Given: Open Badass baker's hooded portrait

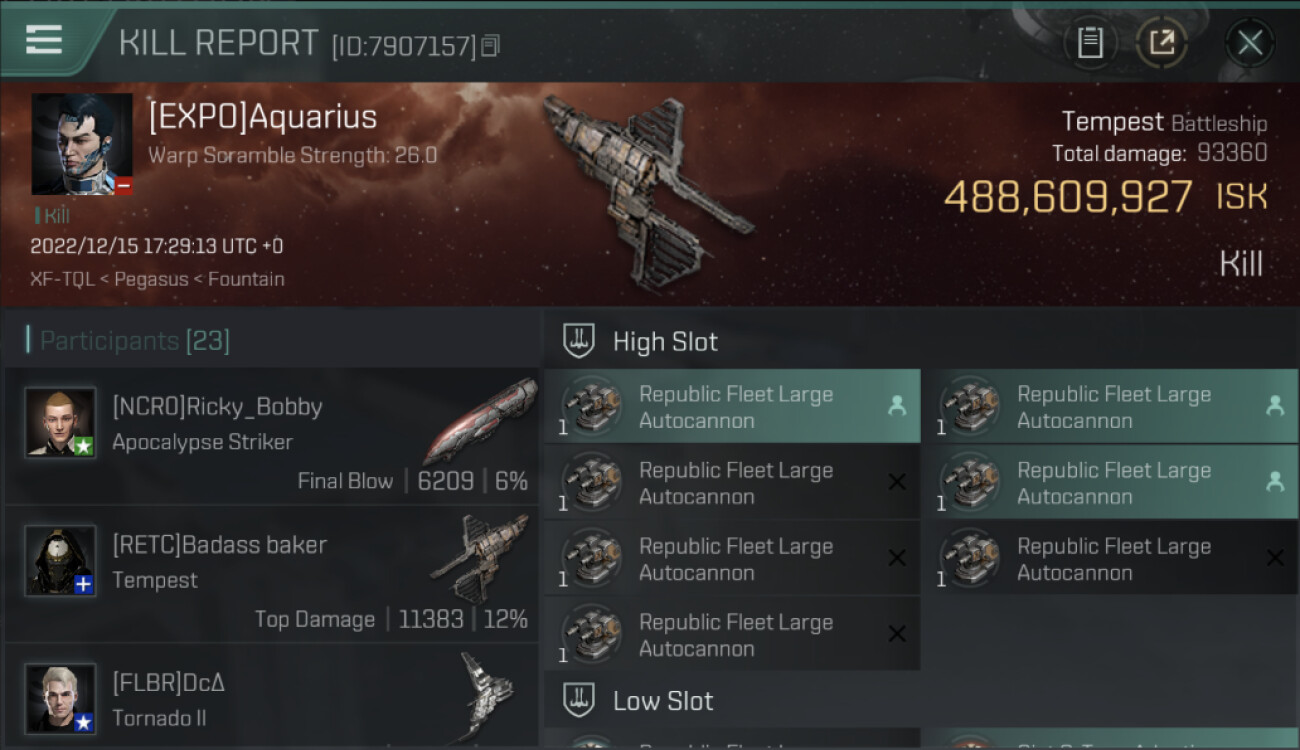Looking at the screenshot, I should click(x=60, y=560).
